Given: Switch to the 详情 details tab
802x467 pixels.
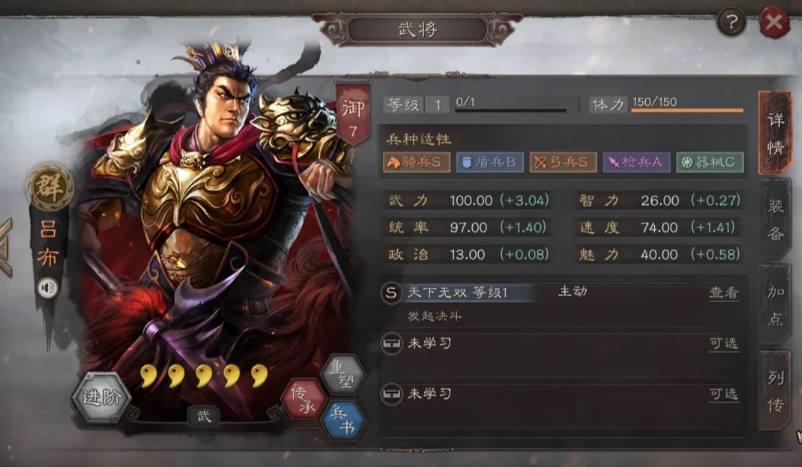Looking at the screenshot, I should pos(775,133).
